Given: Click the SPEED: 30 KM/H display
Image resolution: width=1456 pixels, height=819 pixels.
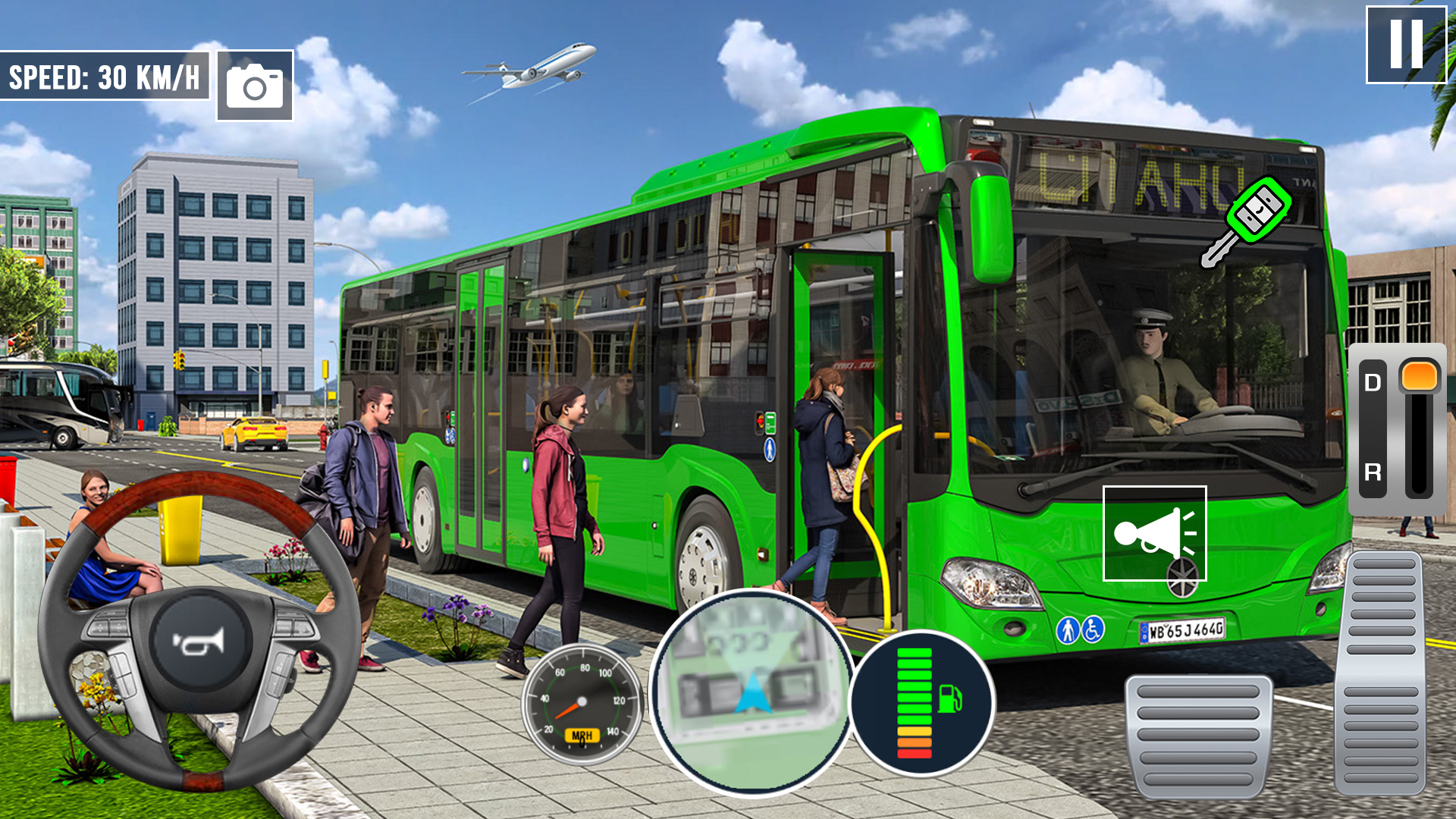Looking at the screenshot, I should pos(105,76).
